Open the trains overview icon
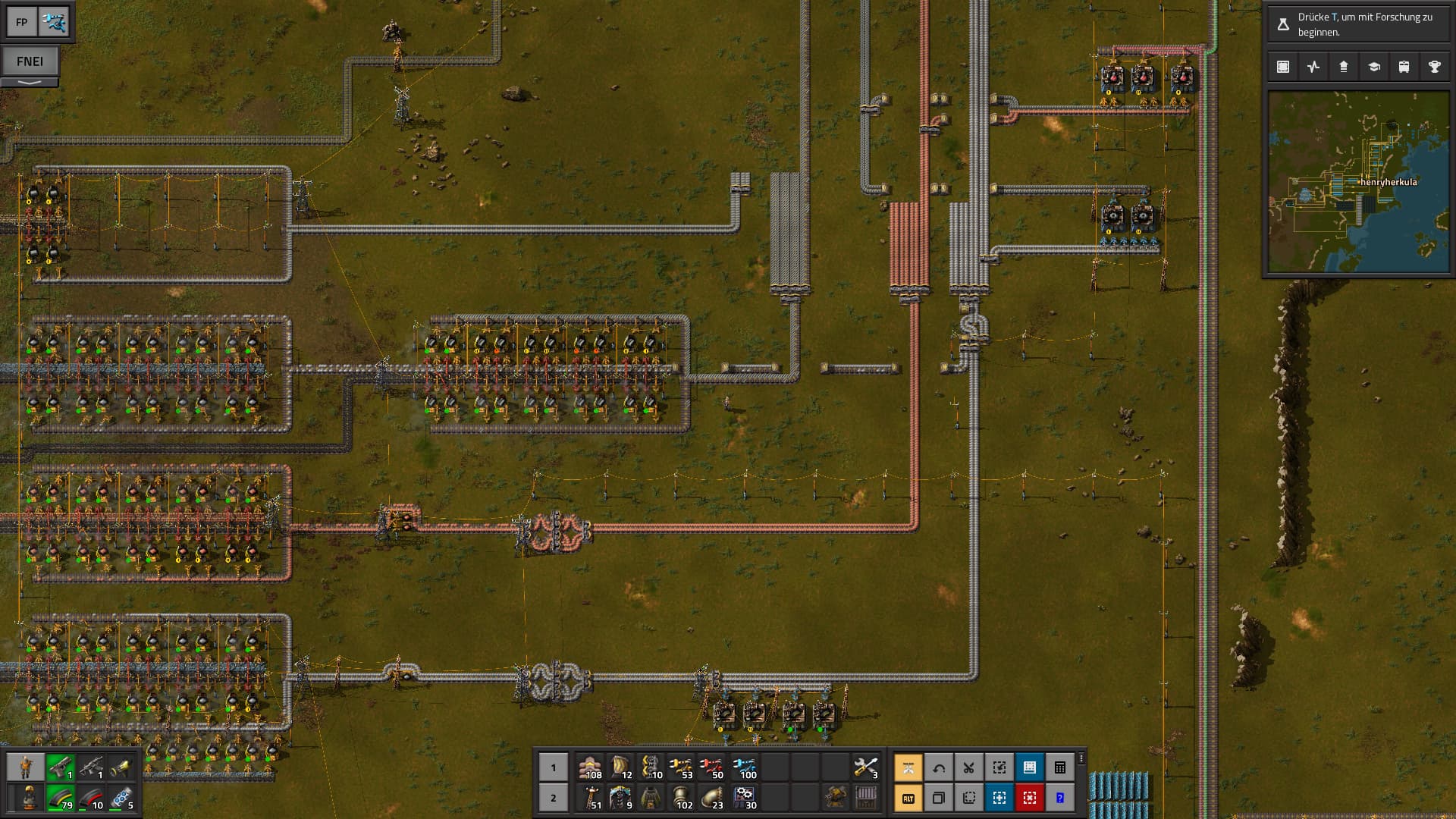This screenshot has height=819, width=1456. click(x=1404, y=67)
